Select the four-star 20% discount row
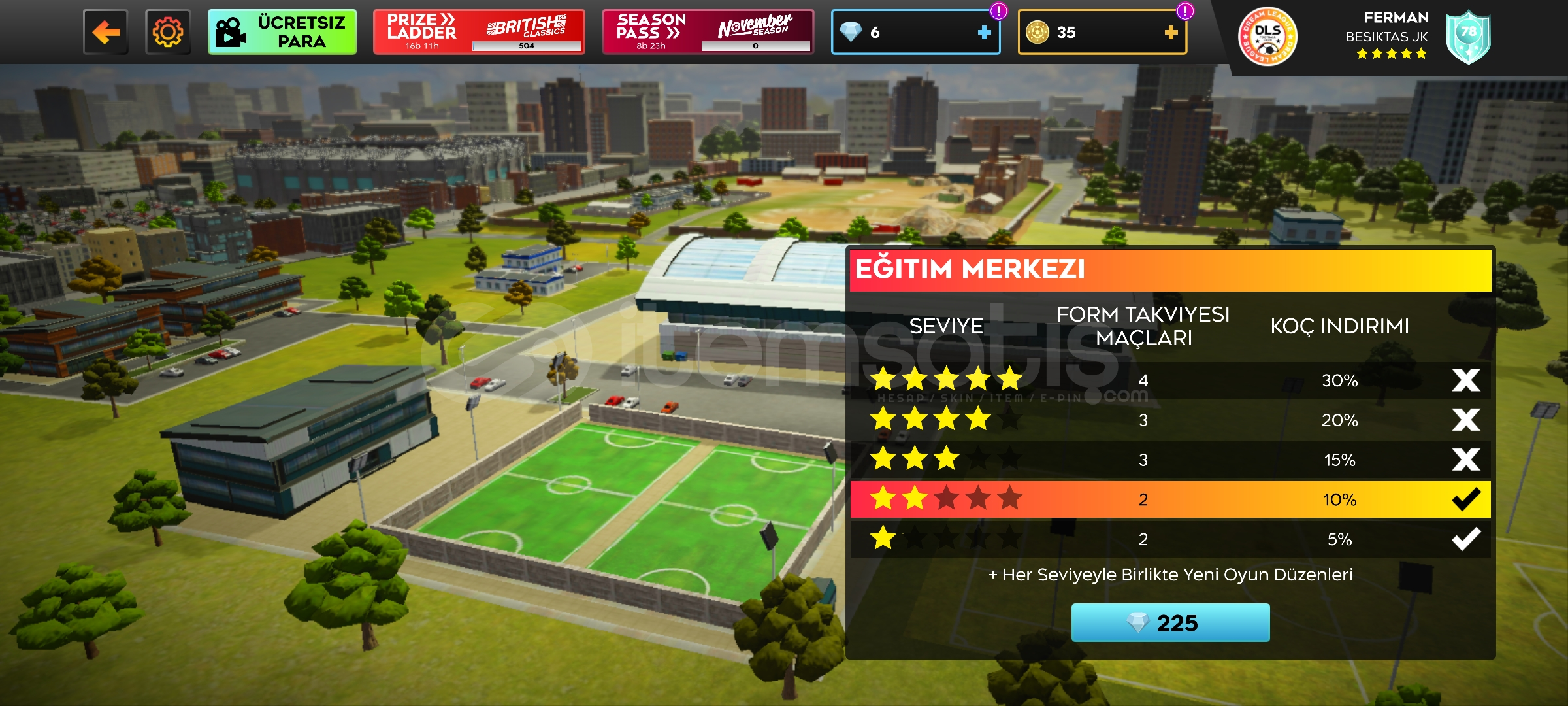 click(x=1169, y=420)
